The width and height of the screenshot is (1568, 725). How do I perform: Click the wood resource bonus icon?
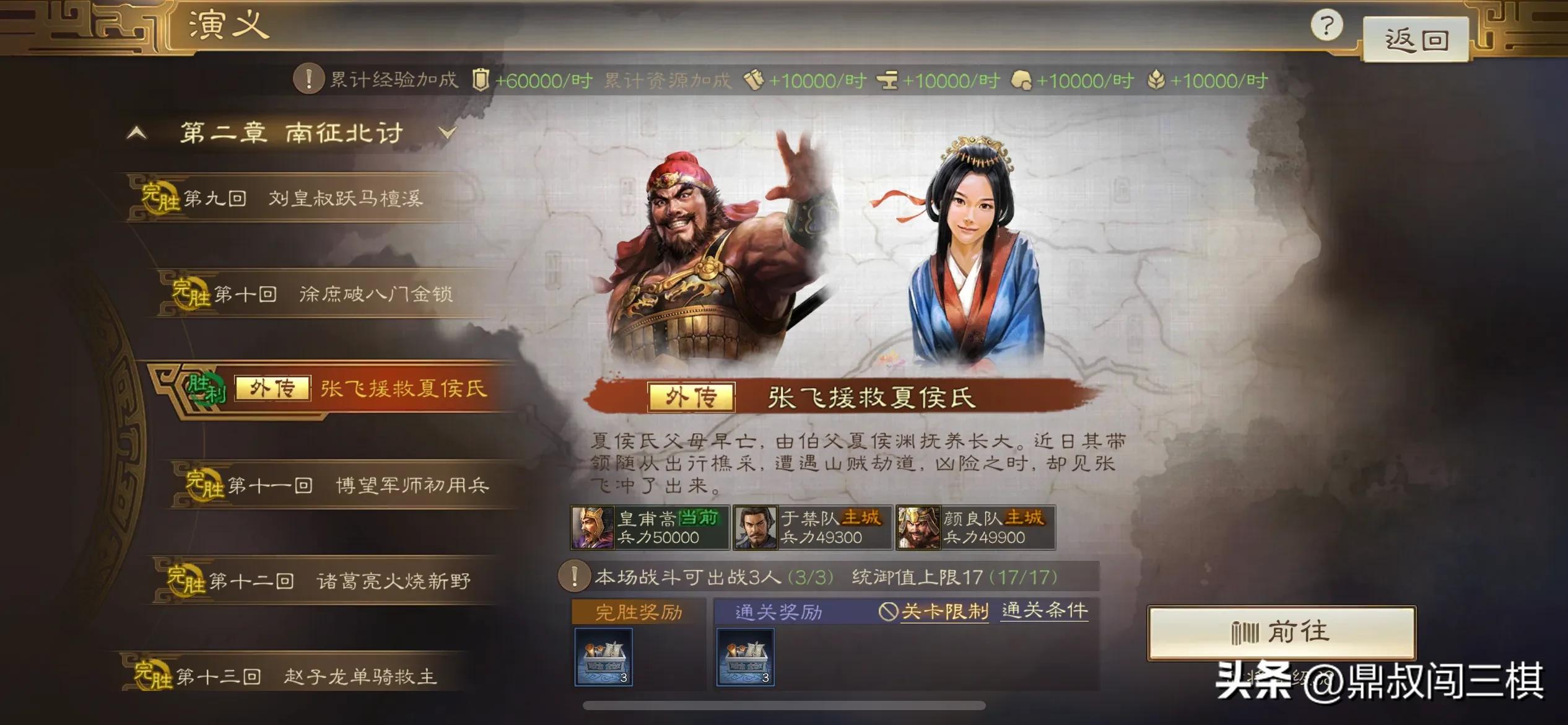click(753, 81)
